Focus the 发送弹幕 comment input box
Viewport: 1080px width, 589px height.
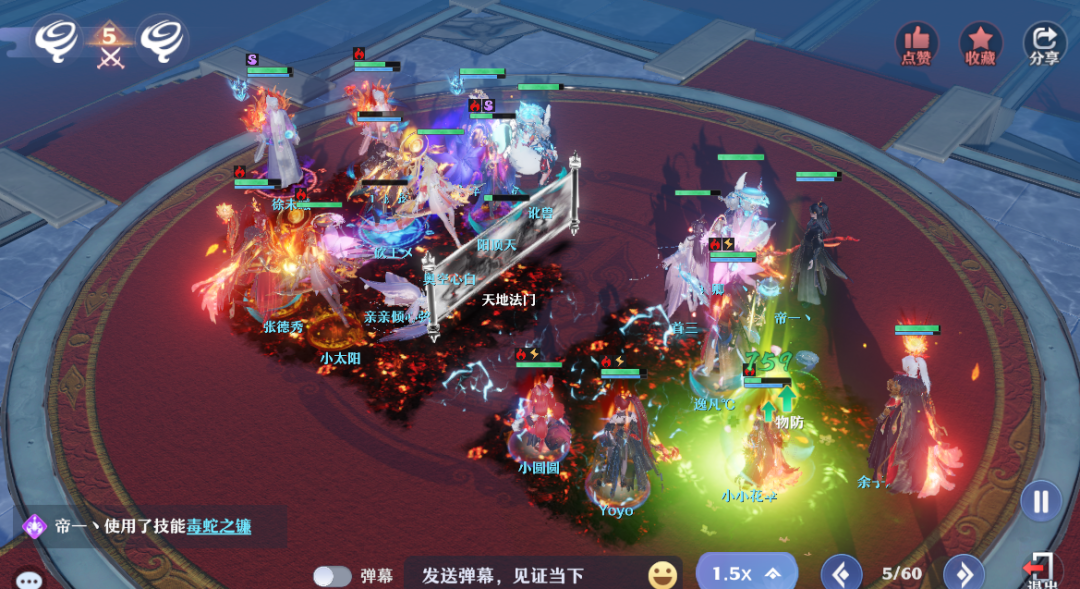click(x=525, y=575)
